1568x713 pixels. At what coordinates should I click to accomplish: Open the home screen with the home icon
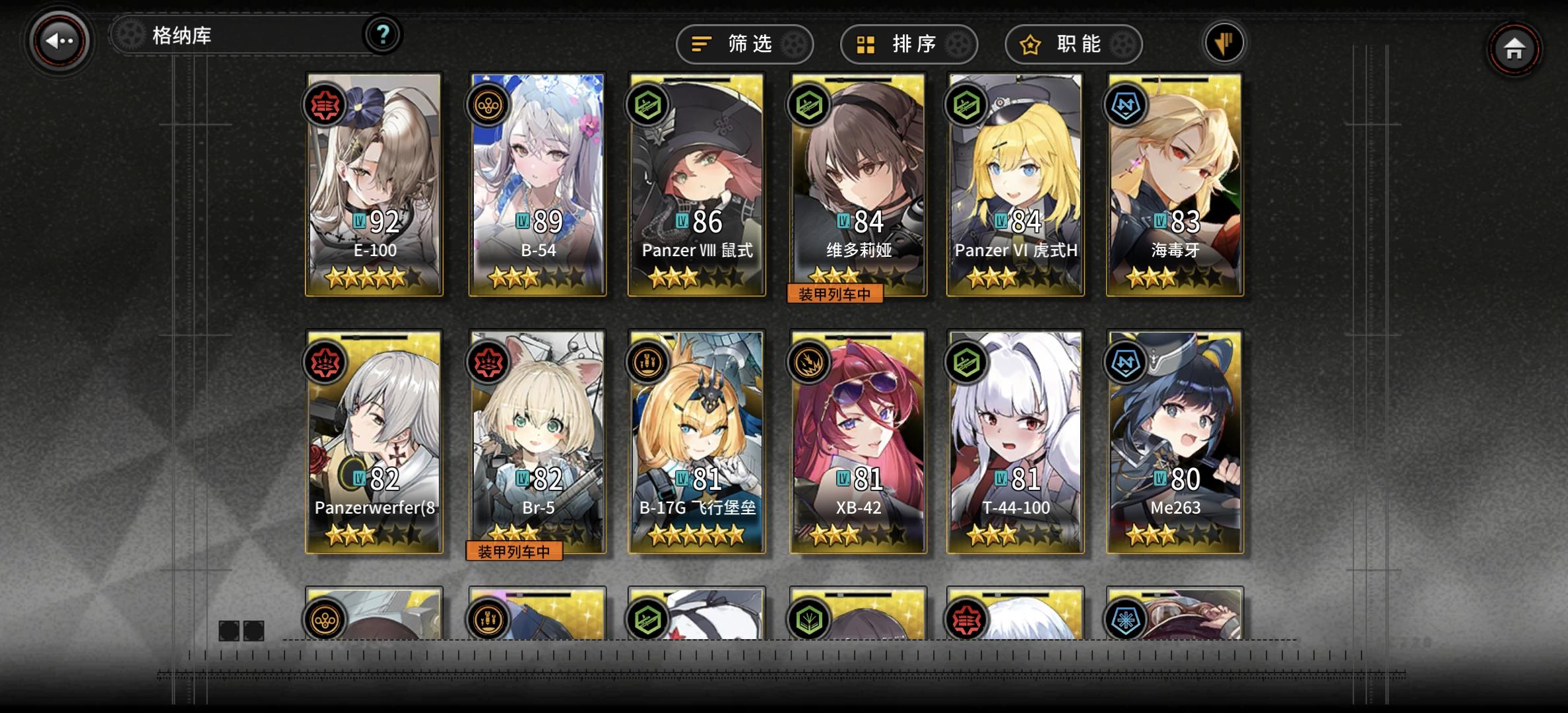coord(1514,49)
